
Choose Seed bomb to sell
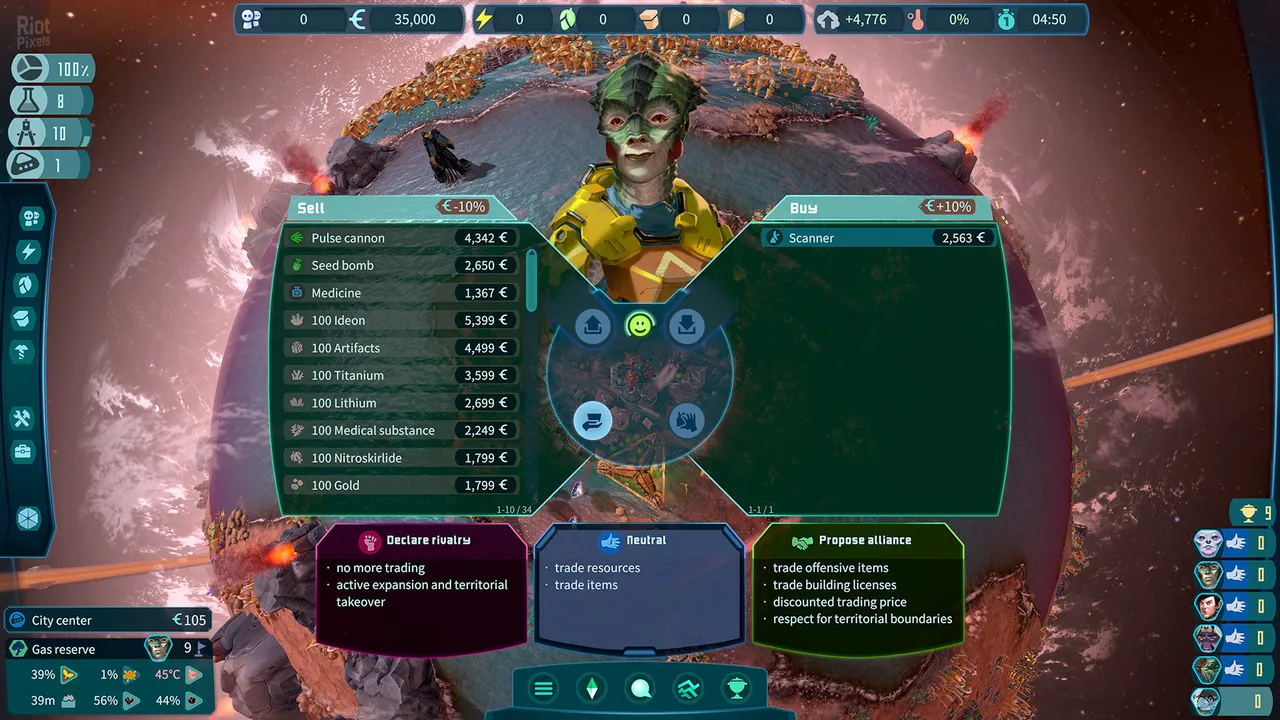tap(400, 265)
